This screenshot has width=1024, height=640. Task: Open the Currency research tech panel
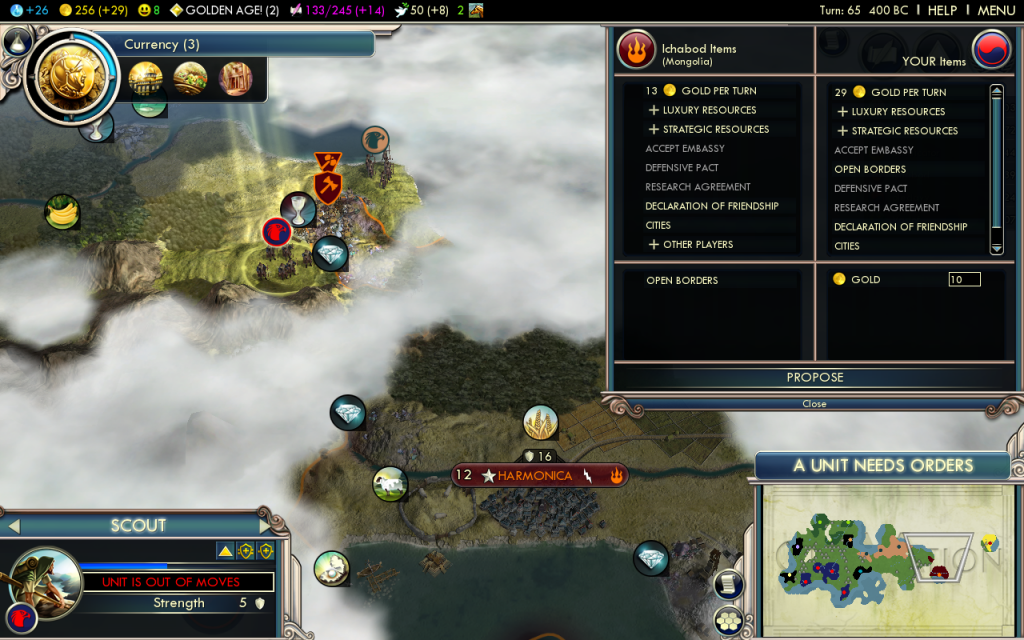click(72, 78)
